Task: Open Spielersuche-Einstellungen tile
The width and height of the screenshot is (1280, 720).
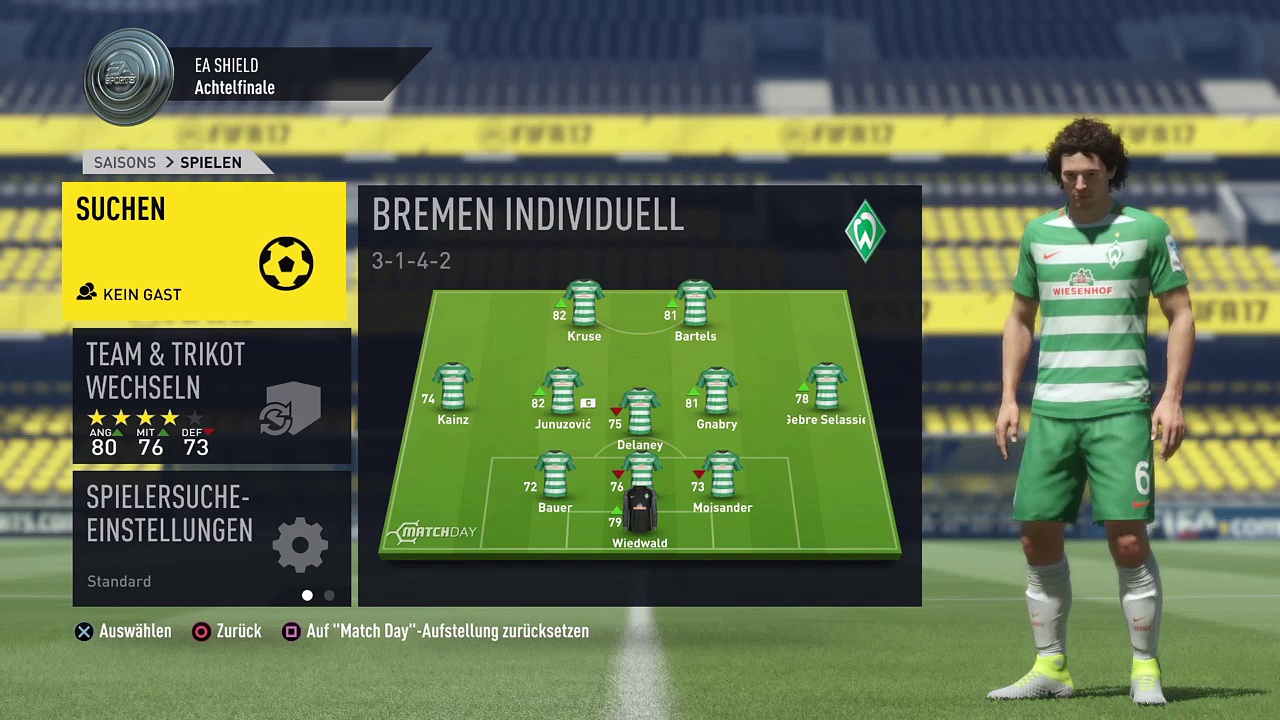Action: [x=211, y=539]
